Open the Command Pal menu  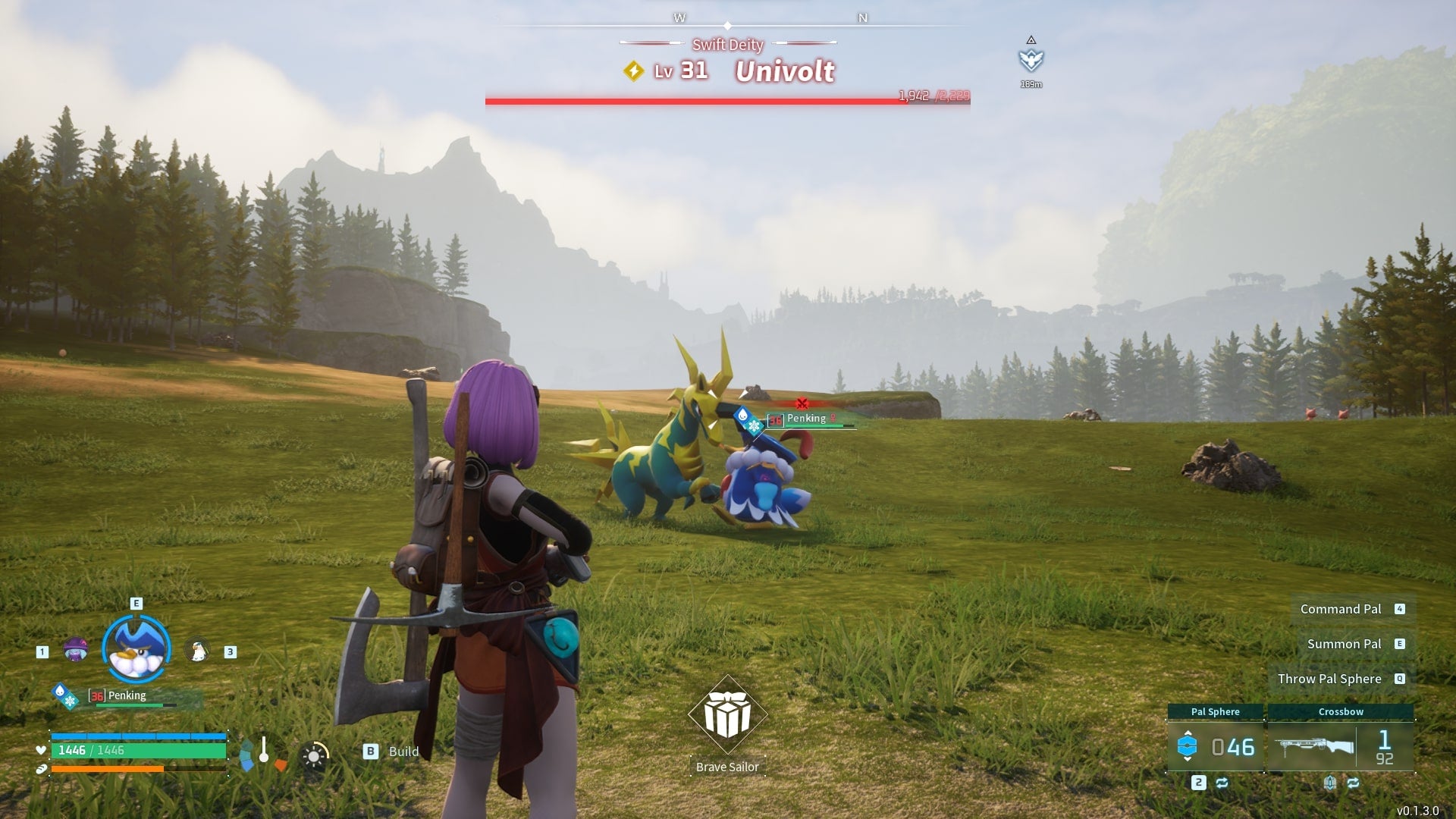pyautogui.click(x=1341, y=609)
